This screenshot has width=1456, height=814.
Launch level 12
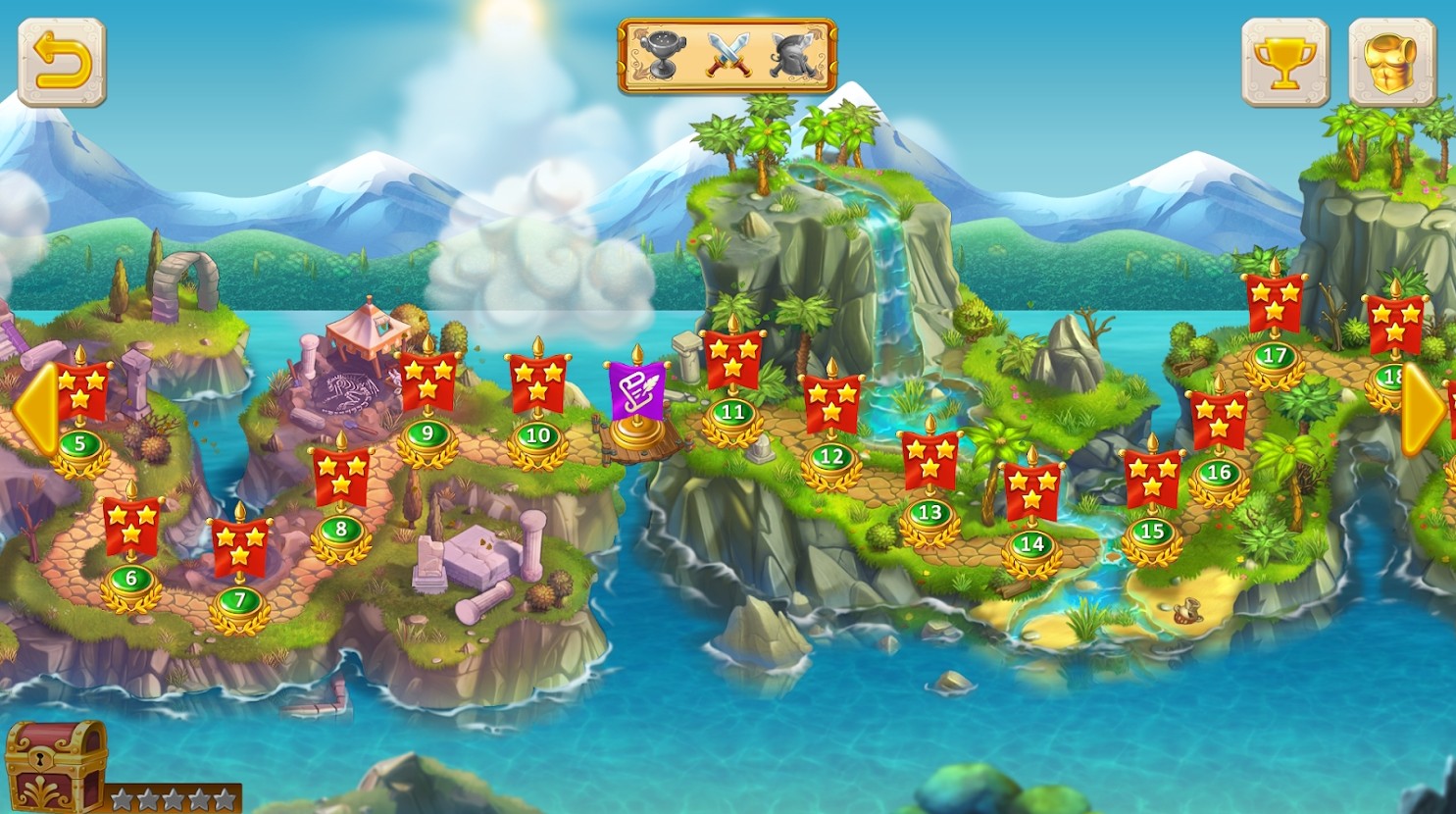[x=832, y=454]
